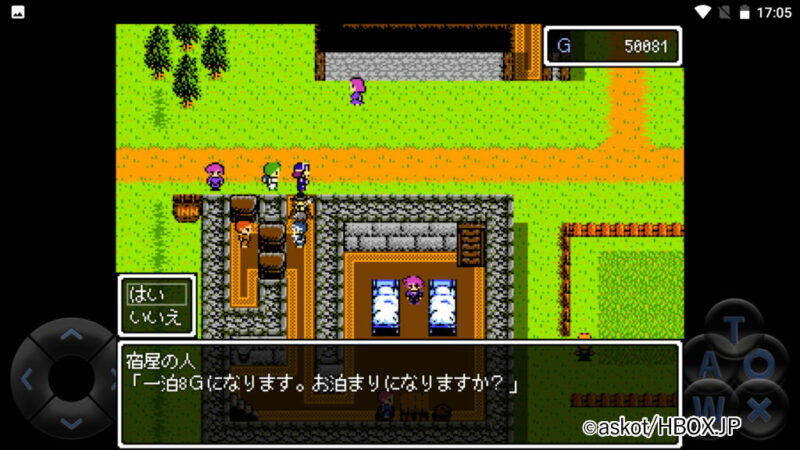Tap the right arrow on the virtual D-pad

point(111,379)
